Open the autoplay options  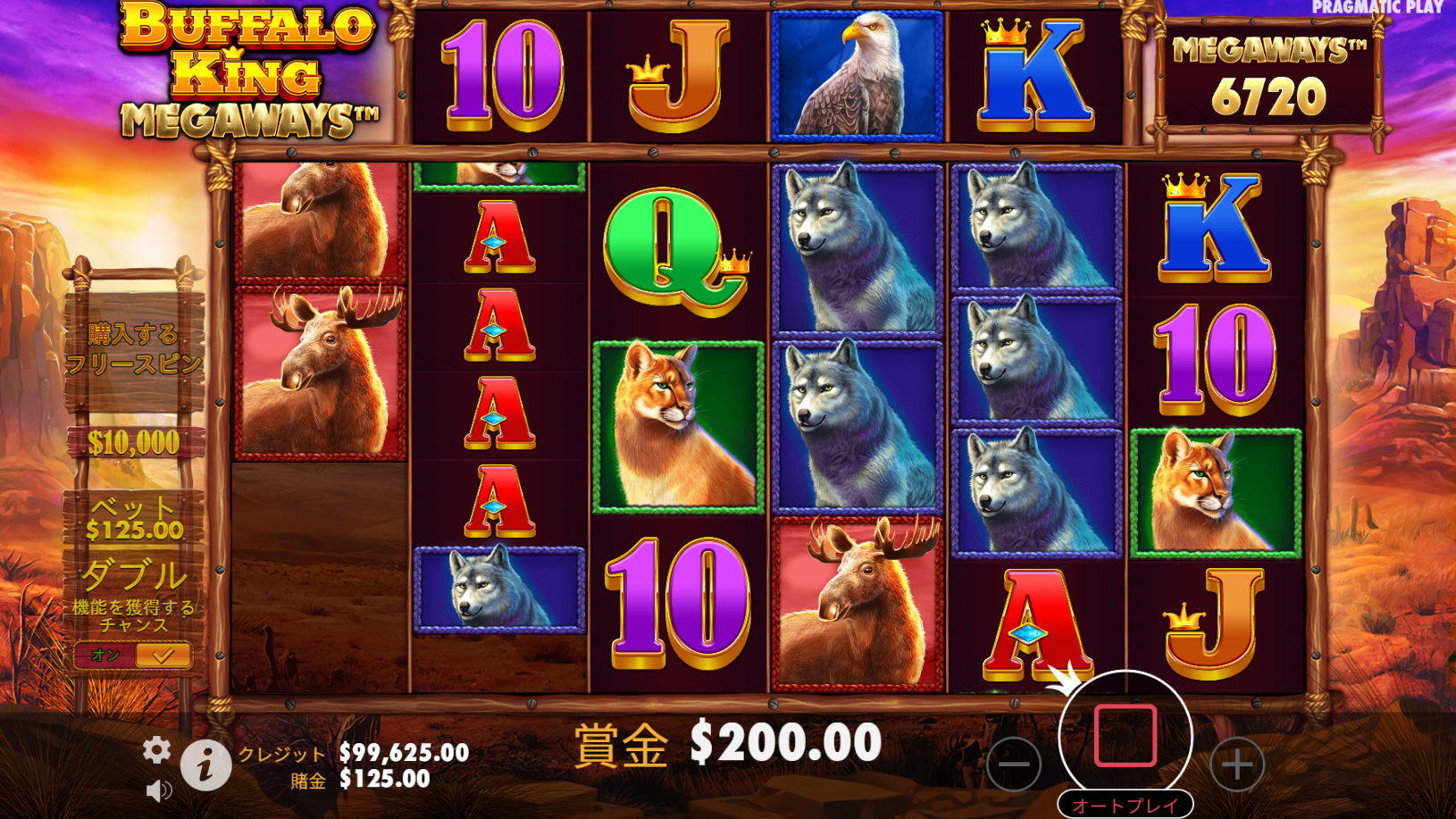tap(1125, 805)
